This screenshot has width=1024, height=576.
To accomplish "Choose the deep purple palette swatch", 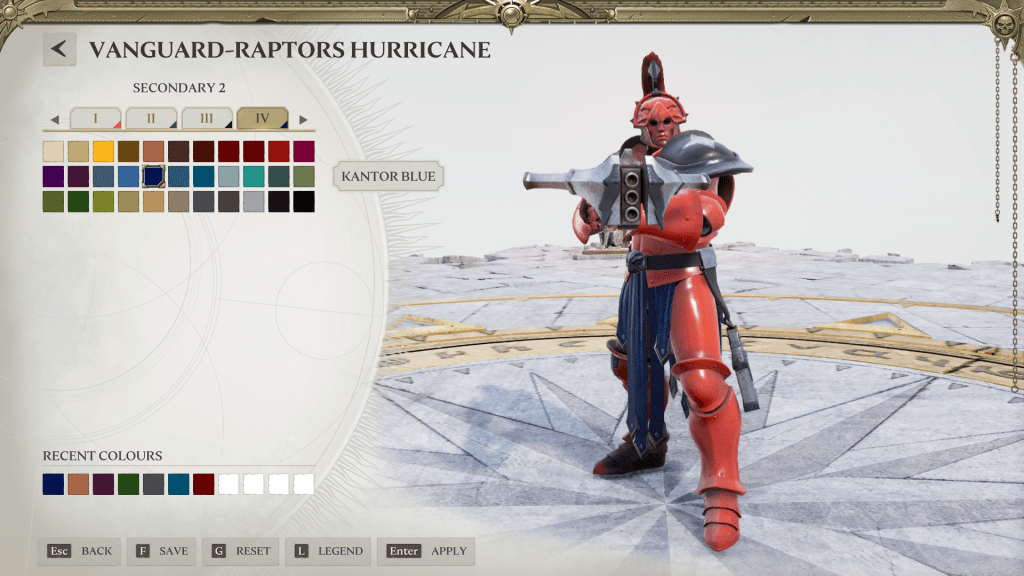I will (x=53, y=177).
